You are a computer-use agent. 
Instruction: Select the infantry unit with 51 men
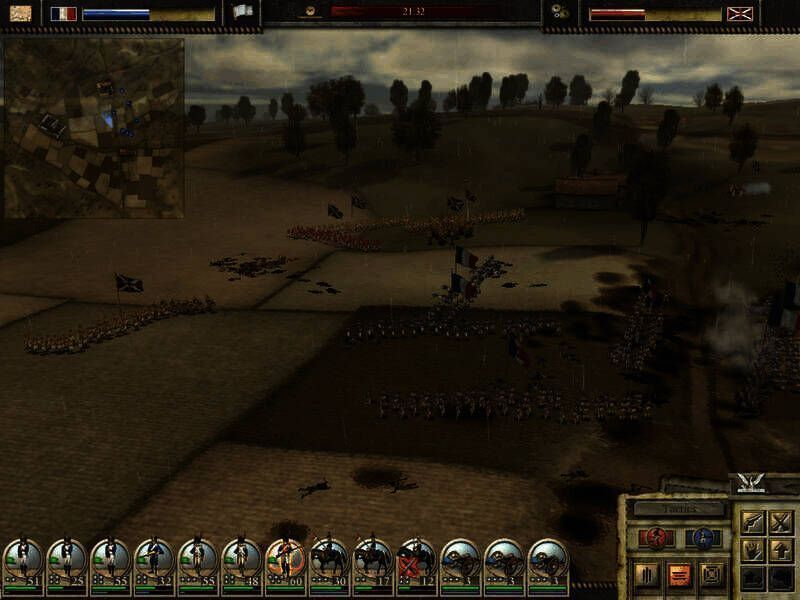point(23,561)
